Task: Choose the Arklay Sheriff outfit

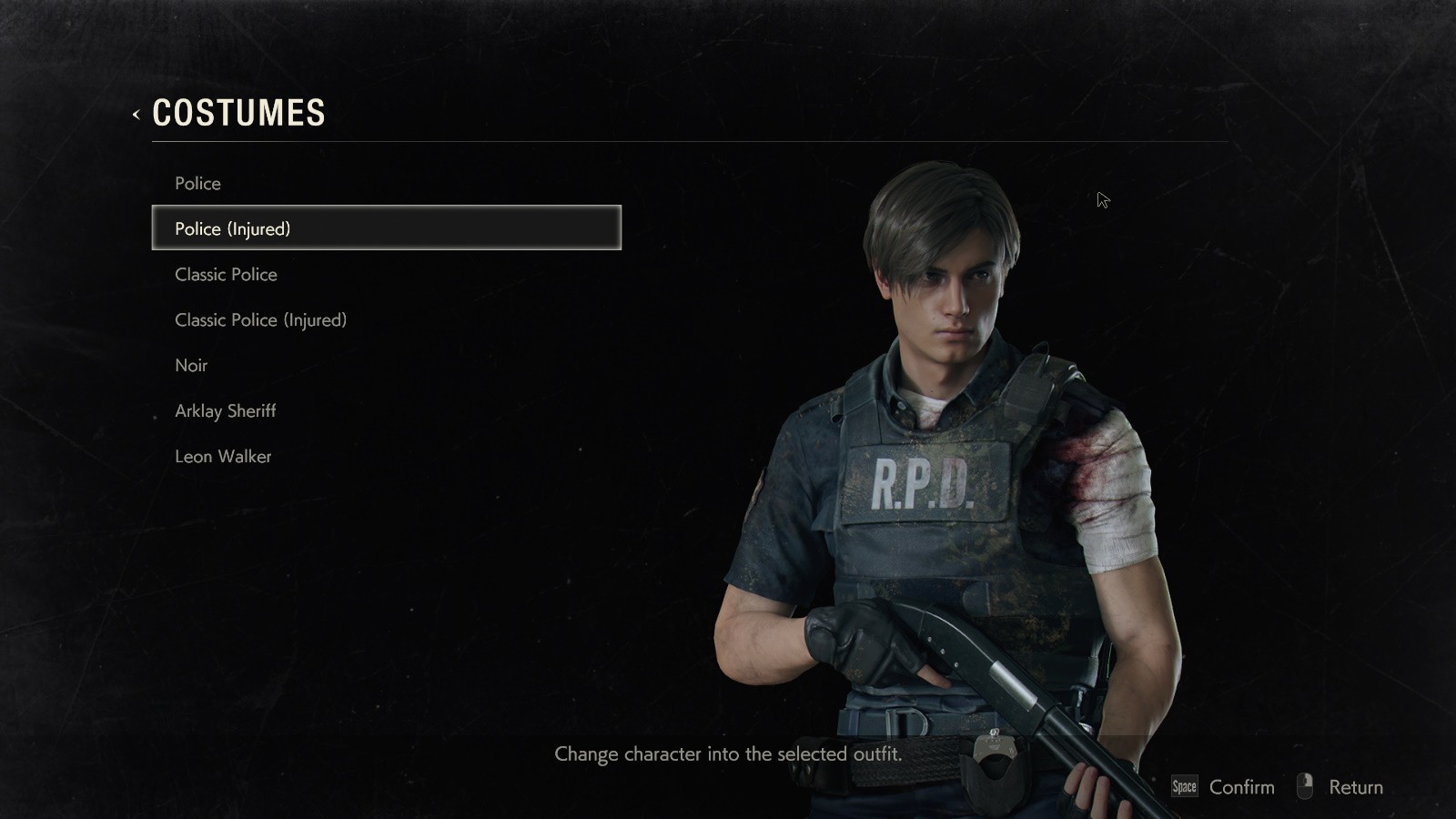Action: 225,411
